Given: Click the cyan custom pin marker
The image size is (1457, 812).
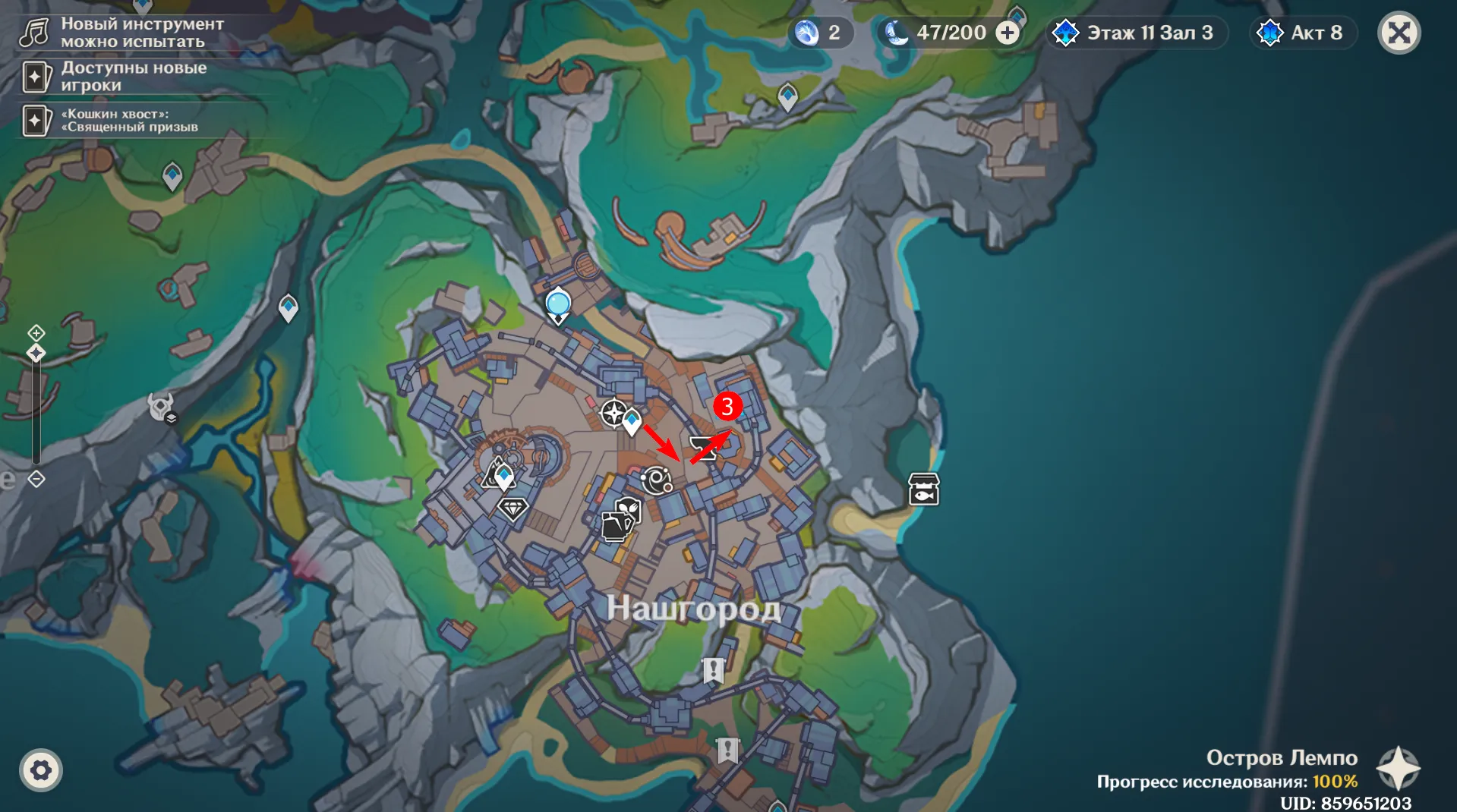Looking at the screenshot, I should click(558, 306).
